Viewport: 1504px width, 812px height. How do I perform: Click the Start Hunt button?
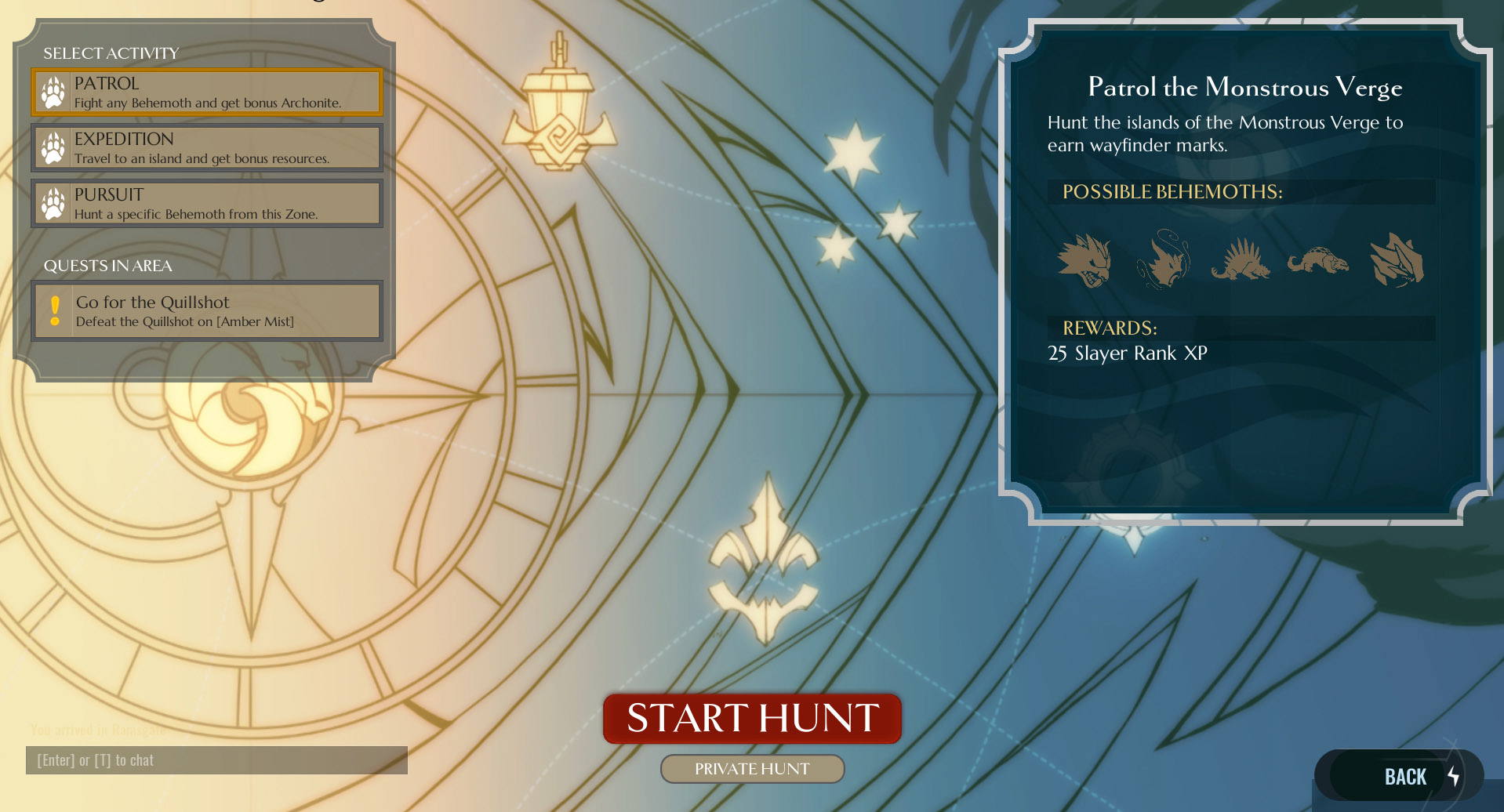click(x=752, y=718)
